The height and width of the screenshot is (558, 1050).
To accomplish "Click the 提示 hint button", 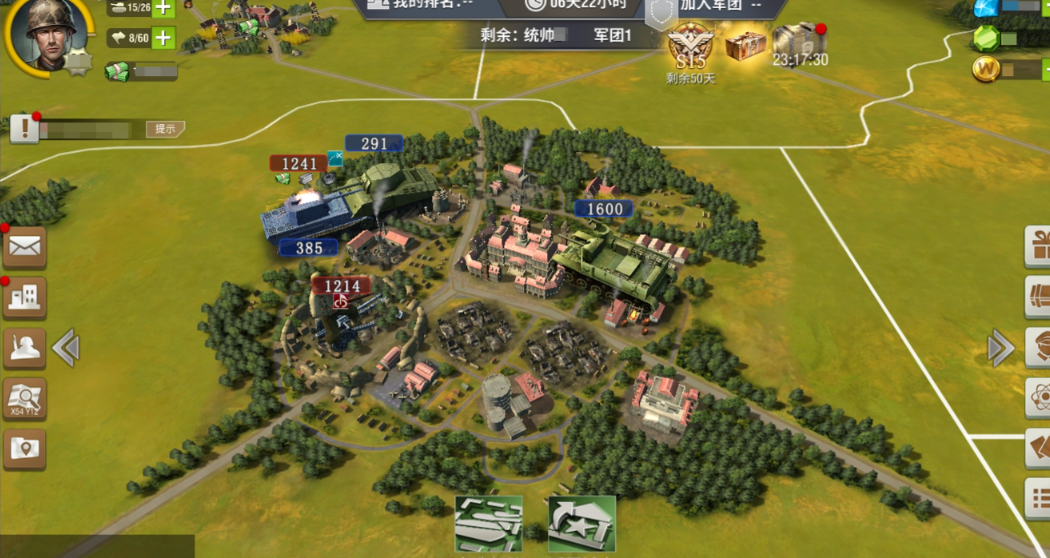I will (x=165, y=129).
